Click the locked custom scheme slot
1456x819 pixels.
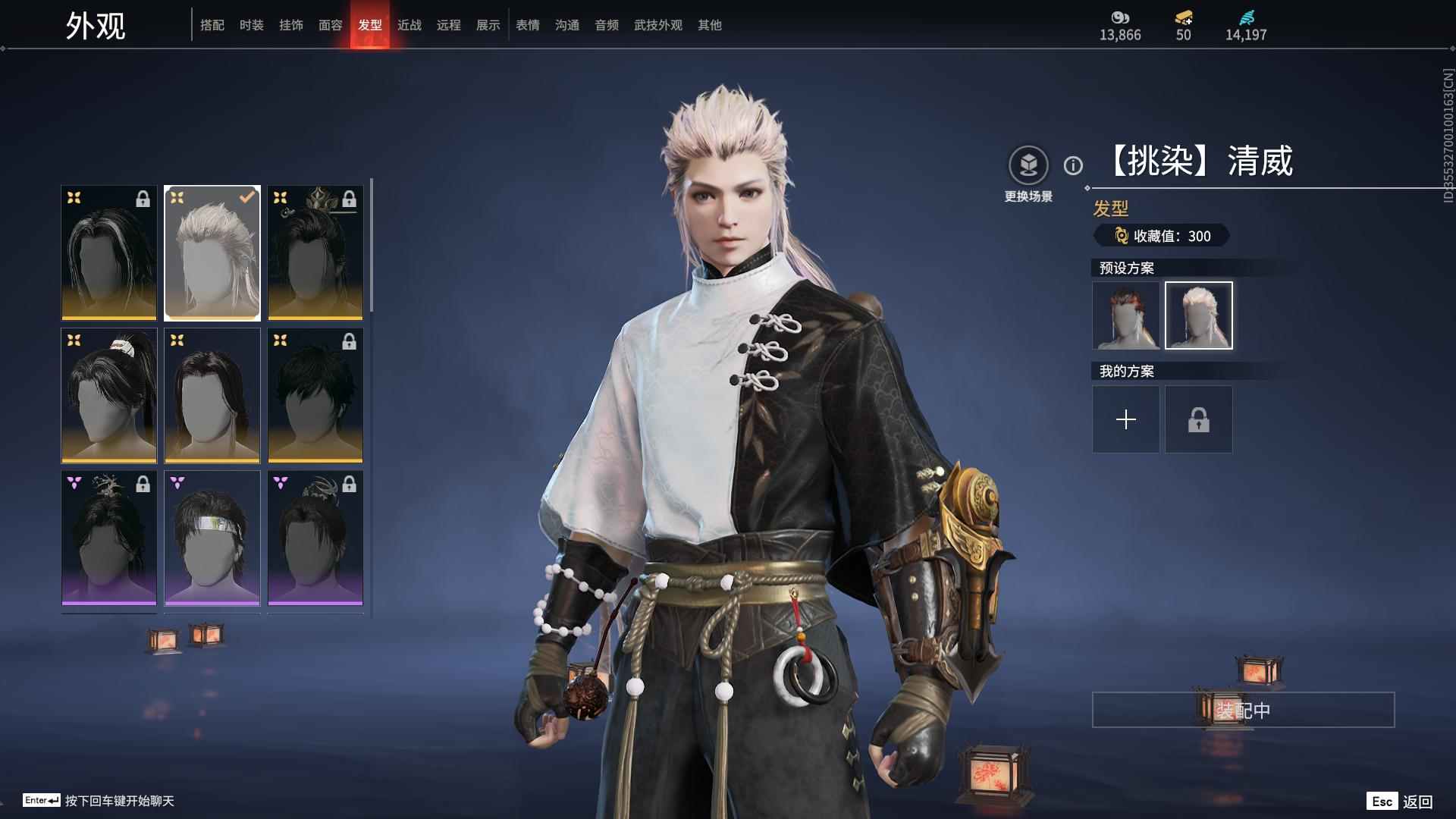(1199, 419)
